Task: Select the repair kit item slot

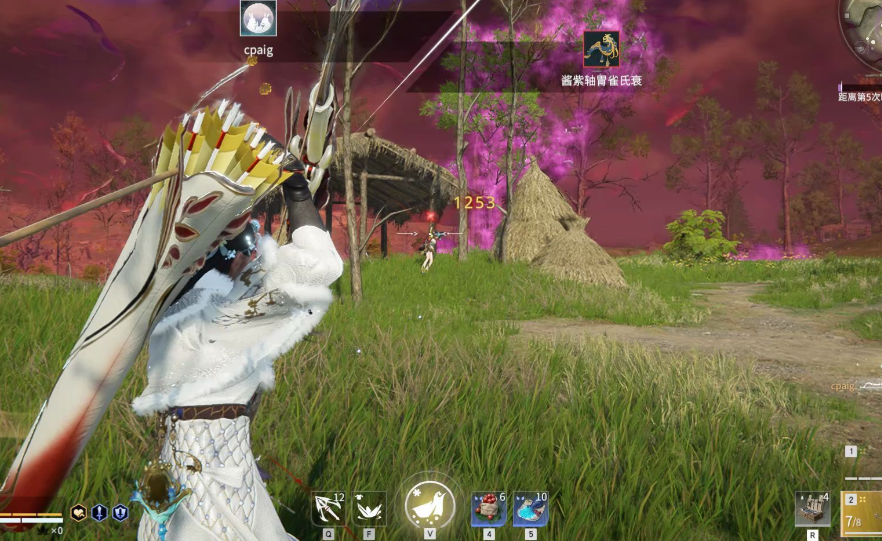Action: [812, 508]
